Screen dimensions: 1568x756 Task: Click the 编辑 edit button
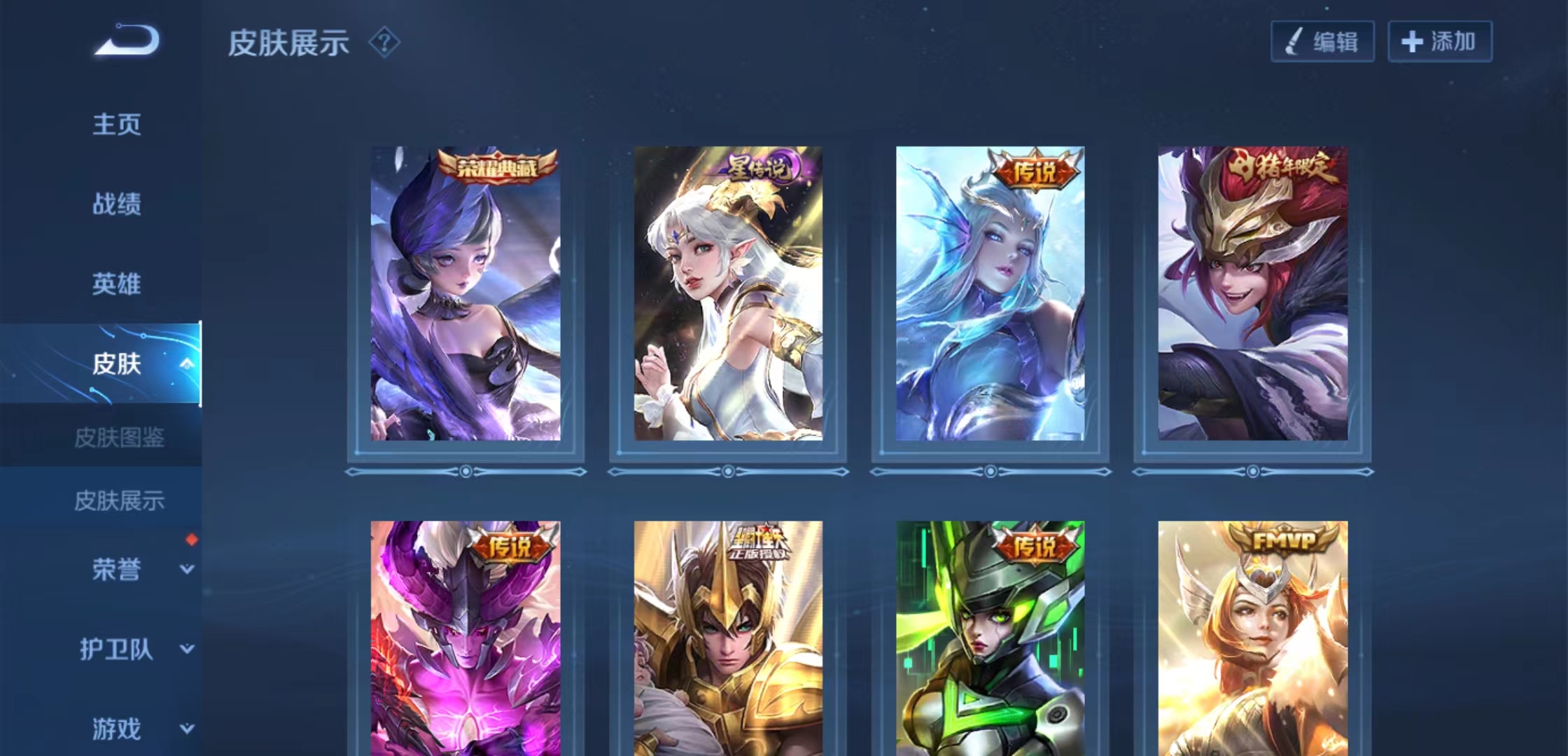pos(1322,42)
